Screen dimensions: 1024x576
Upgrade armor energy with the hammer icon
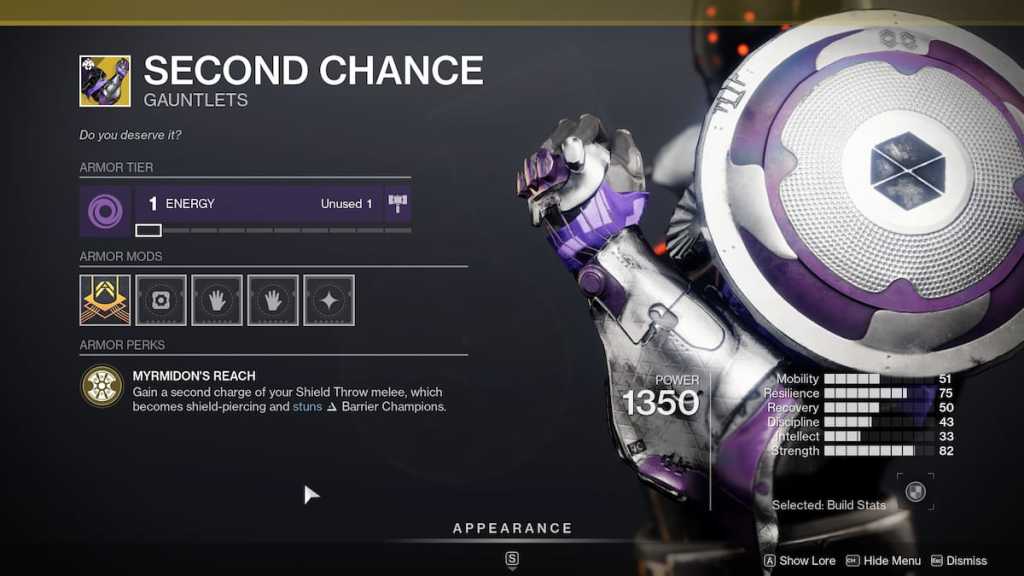tap(398, 204)
